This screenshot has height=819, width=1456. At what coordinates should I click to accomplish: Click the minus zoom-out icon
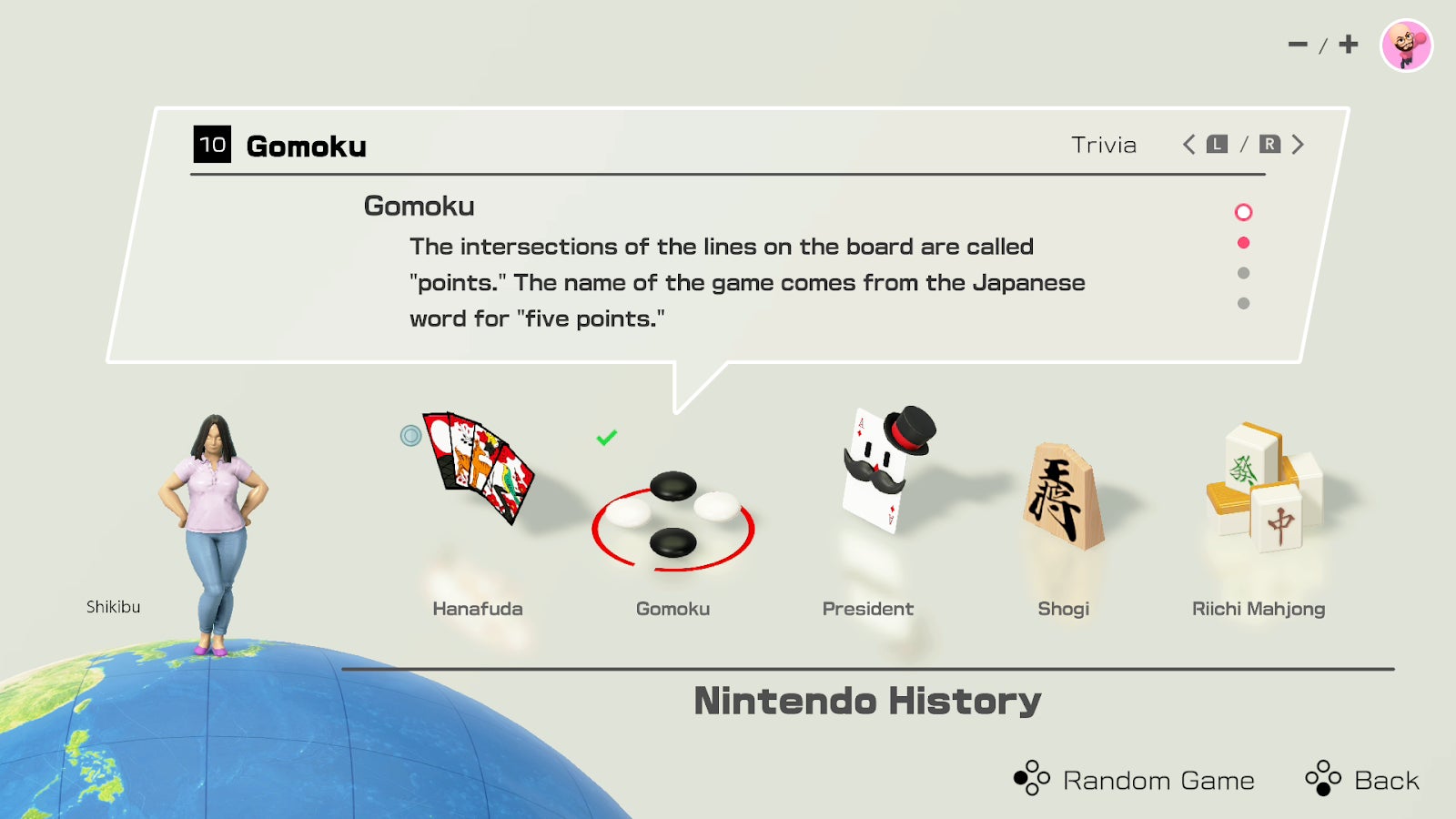(x=1296, y=43)
